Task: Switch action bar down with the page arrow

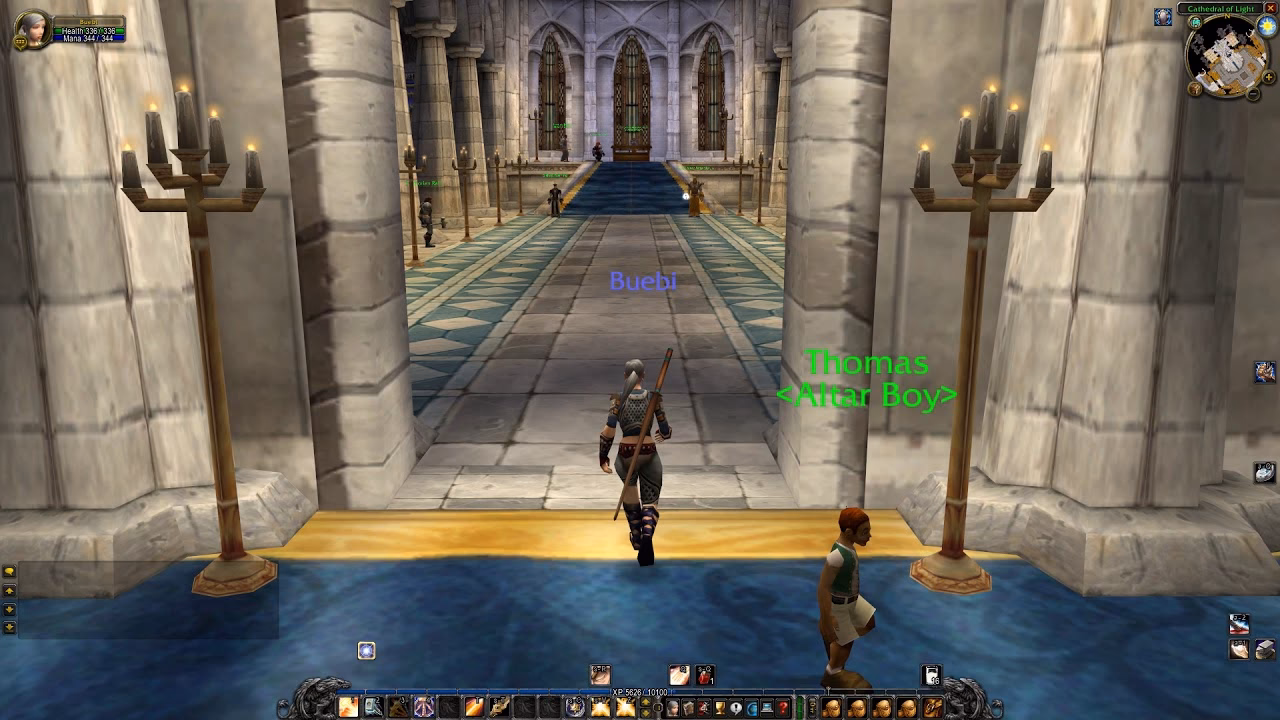Action: click(x=646, y=714)
